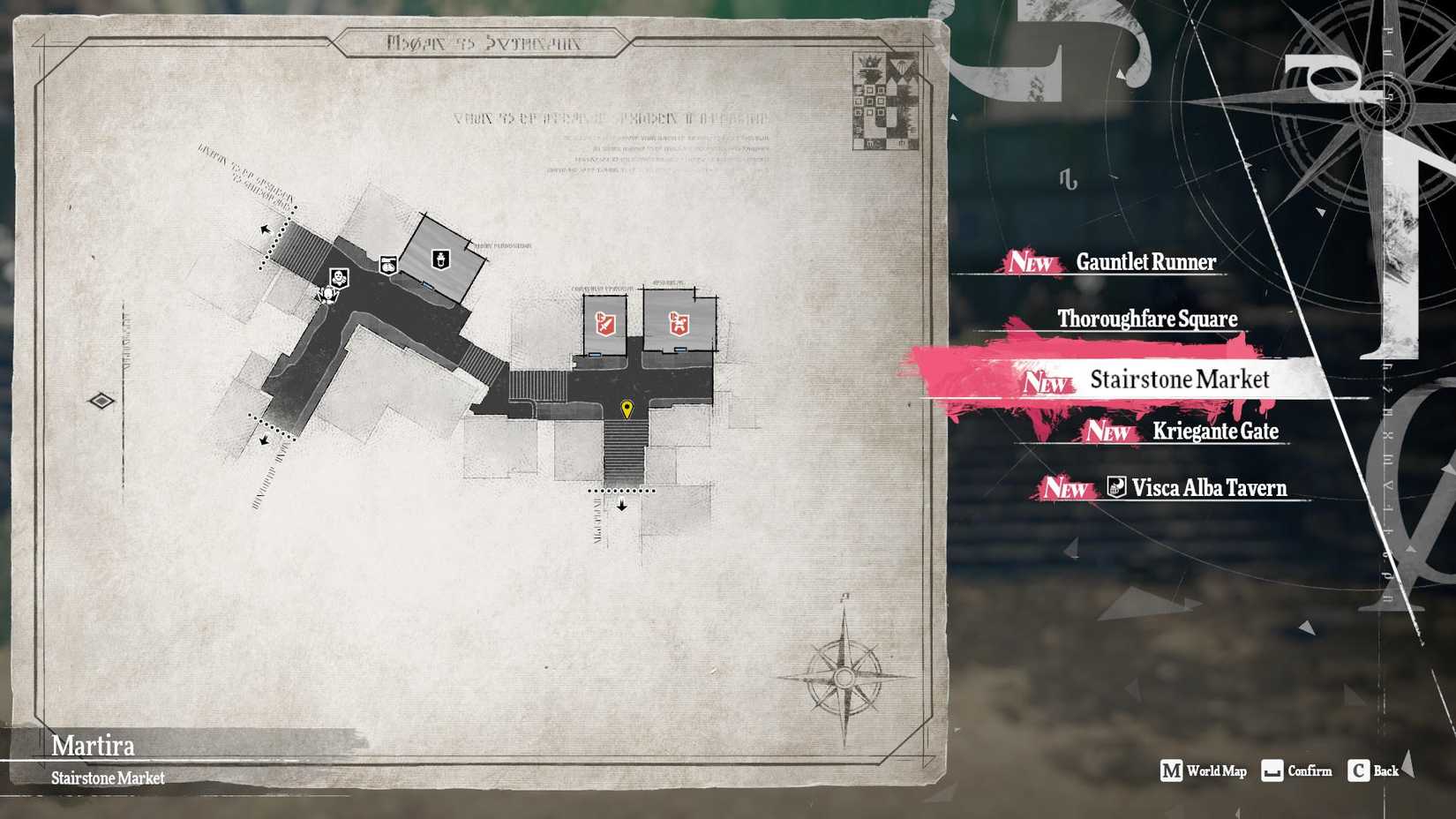Click the downward exit arrow below the market
This screenshot has width=1456, height=819.
point(622,505)
